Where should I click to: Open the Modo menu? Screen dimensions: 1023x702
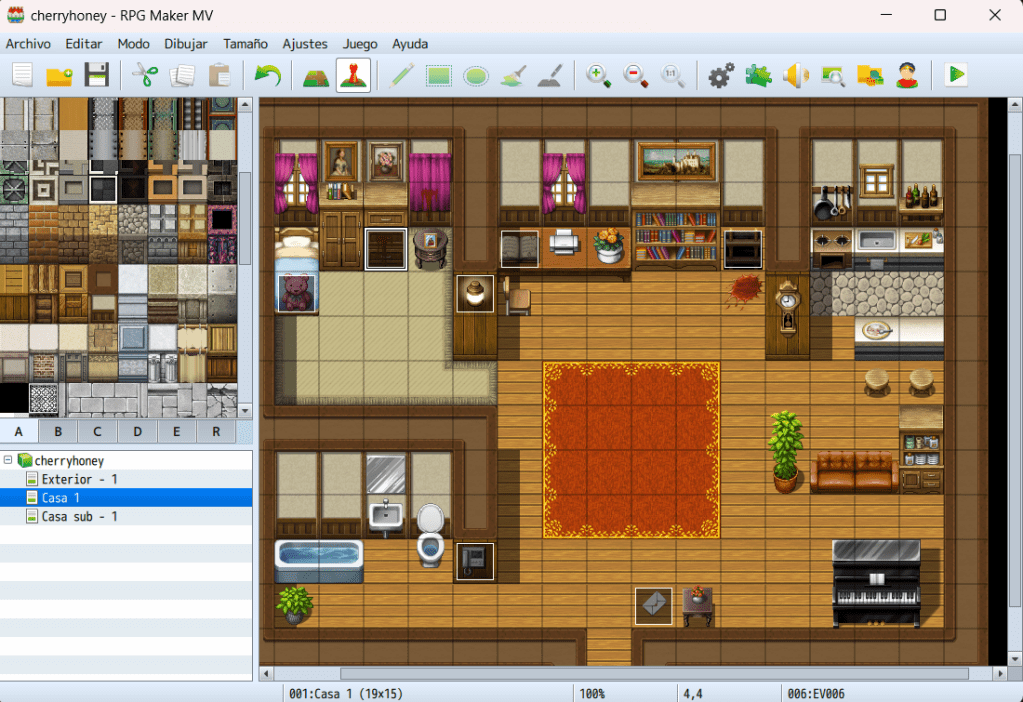point(133,44)
